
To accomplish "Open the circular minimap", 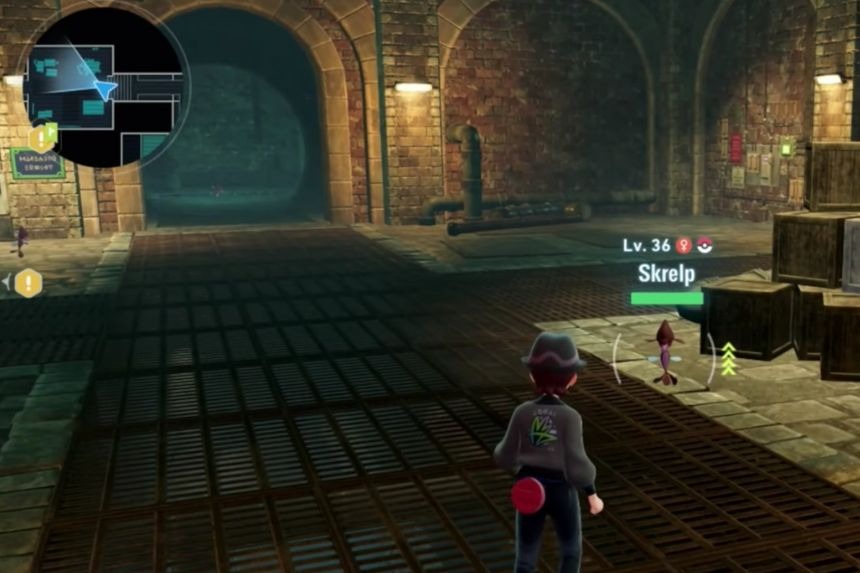I will pyautogui.click(x=106, y=83).
